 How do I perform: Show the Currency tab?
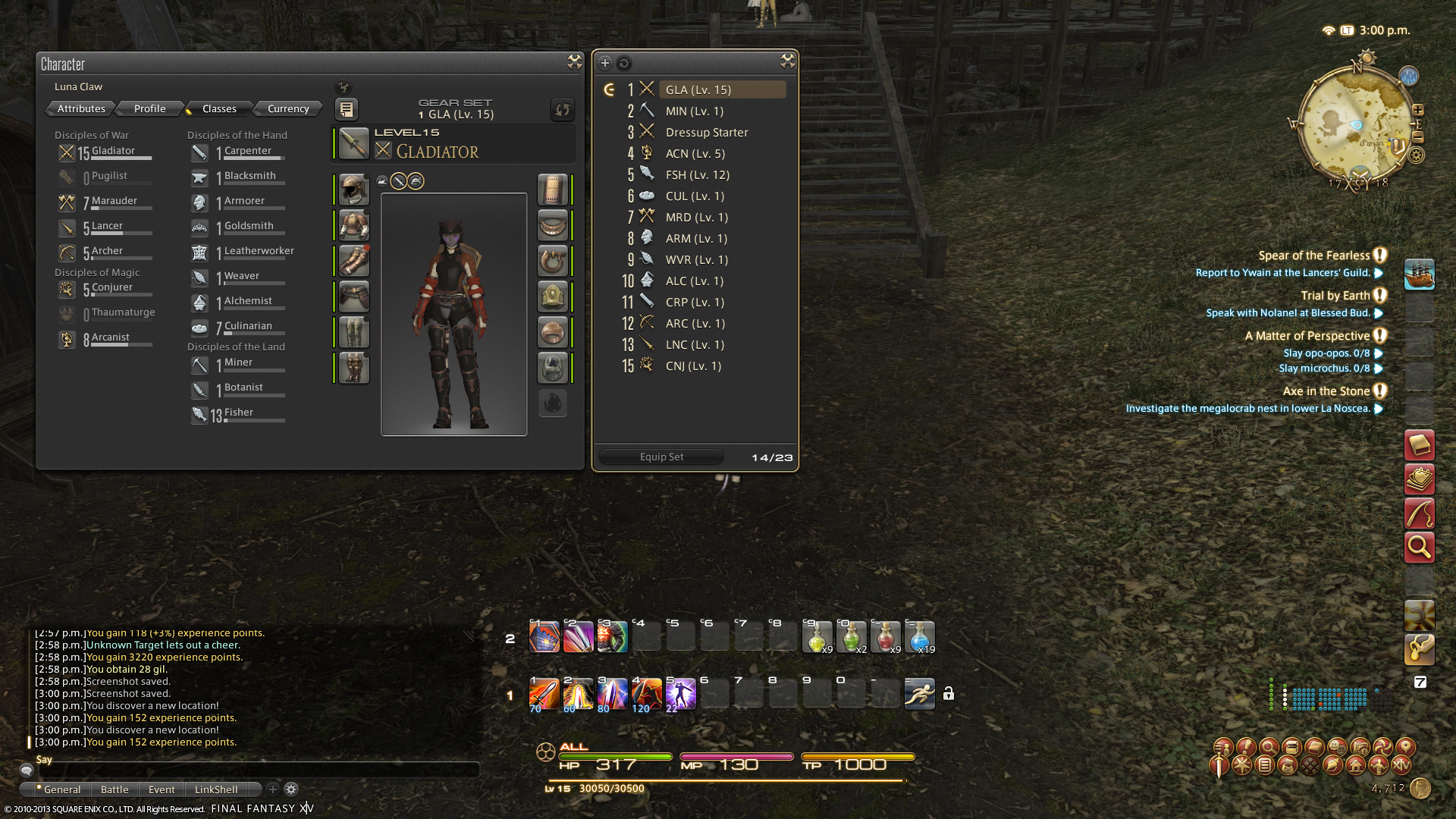point(288,108)
